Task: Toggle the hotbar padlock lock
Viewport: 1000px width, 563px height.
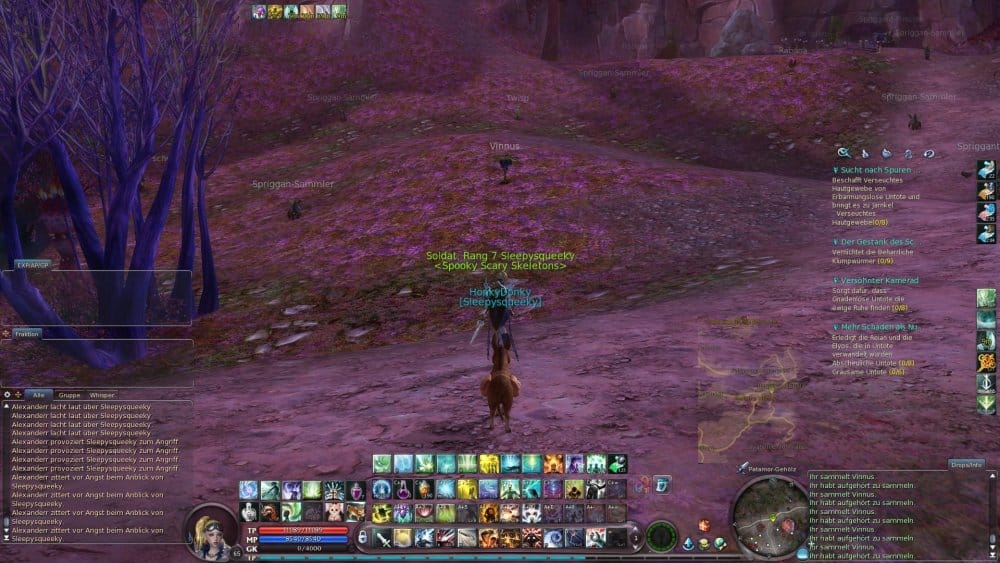Action: (x=363, y=537)
